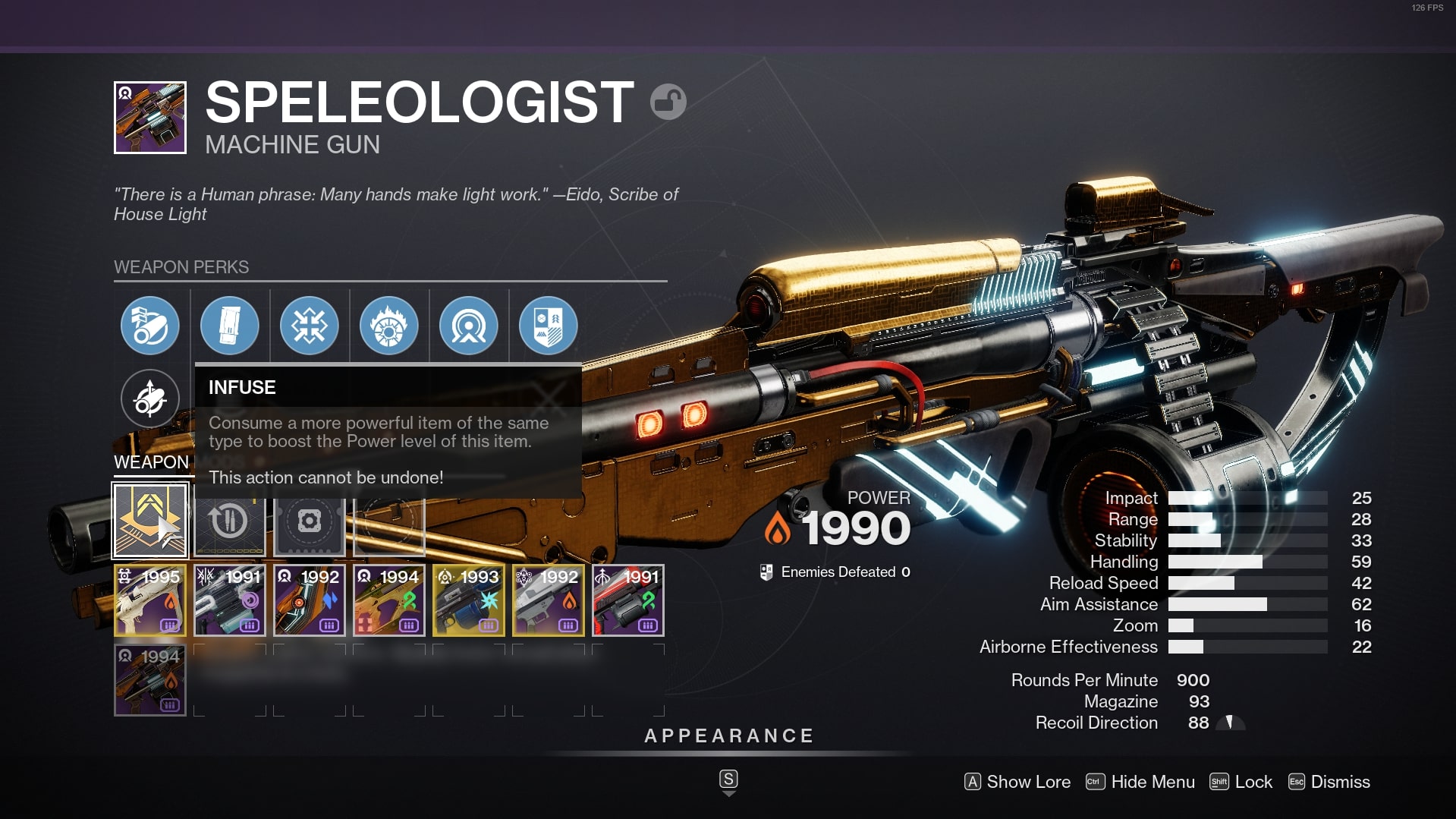View the flaming wheel perk

(388, 326)
